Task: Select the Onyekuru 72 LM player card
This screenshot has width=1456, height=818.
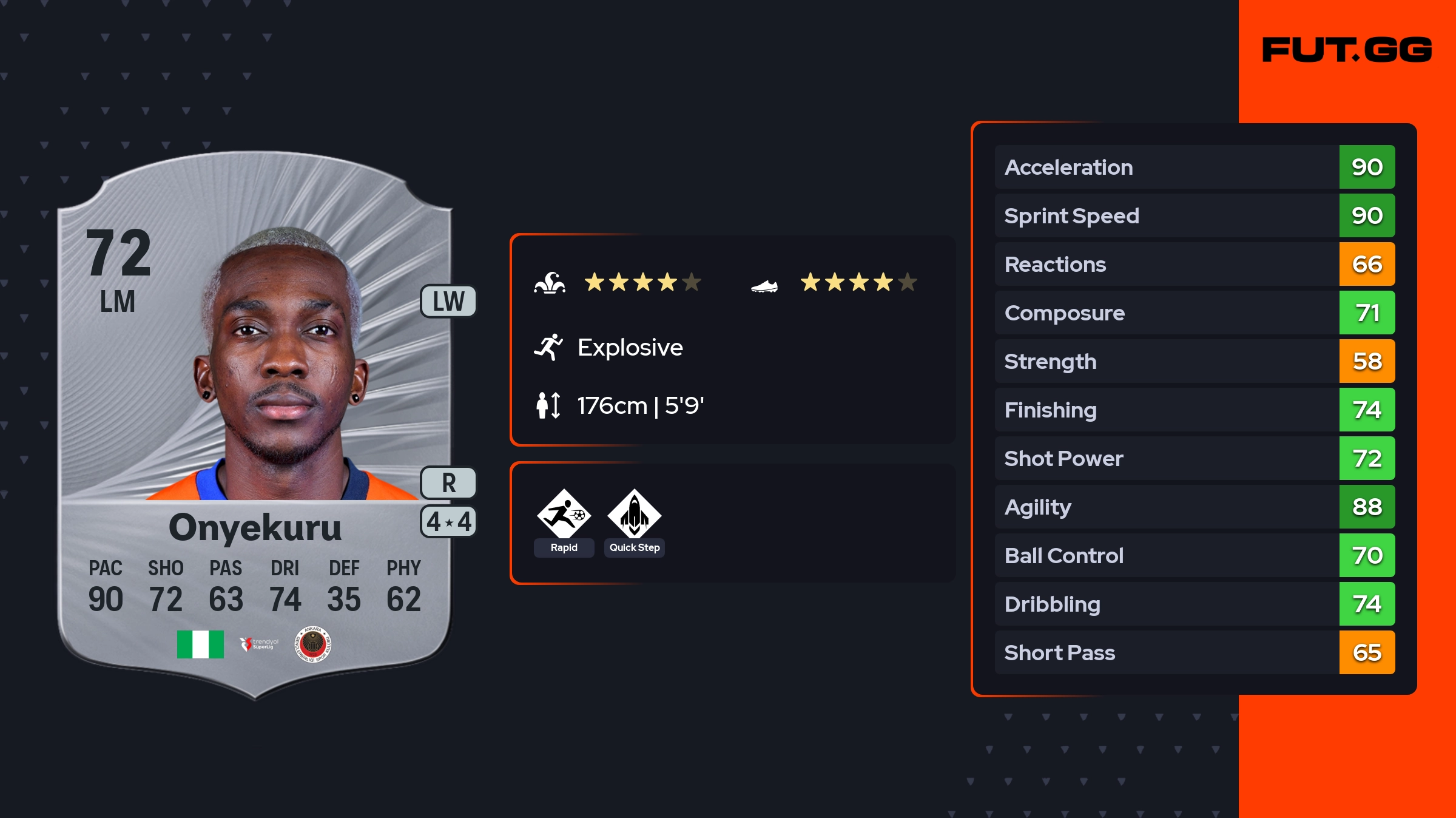Action: tap(255, 425)
